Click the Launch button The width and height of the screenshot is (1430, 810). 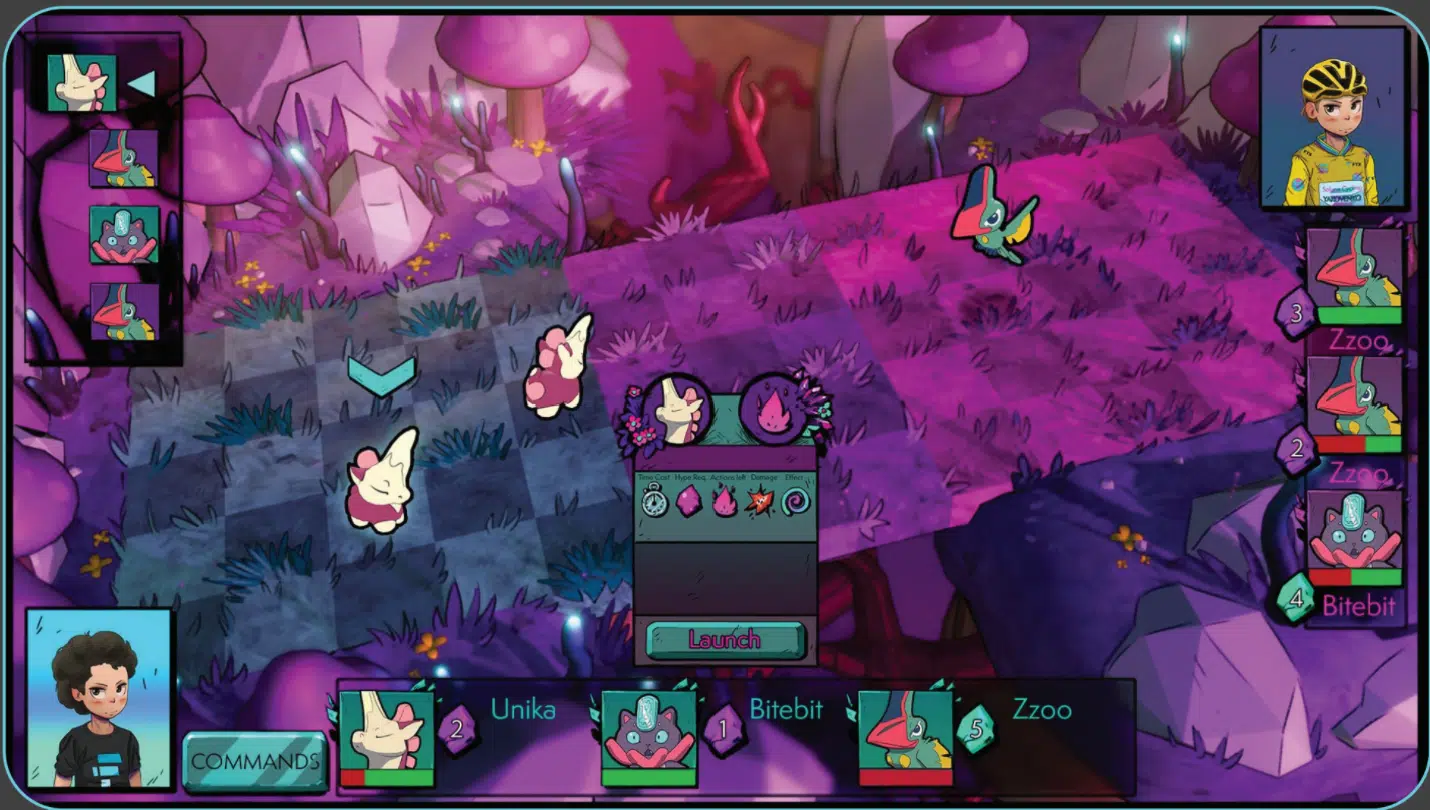(725, 640)
